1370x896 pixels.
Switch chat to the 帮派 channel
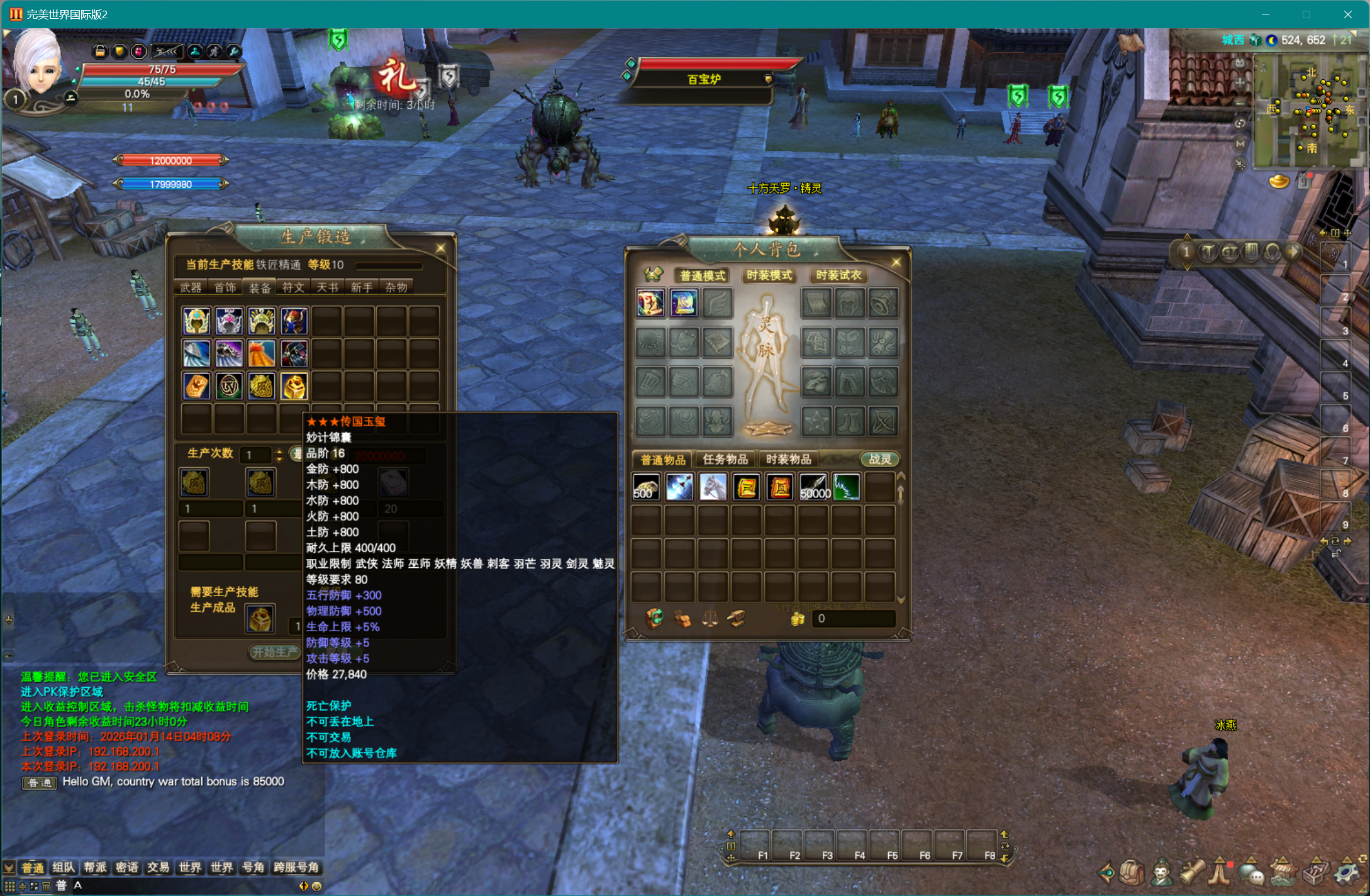coord(95,868)
